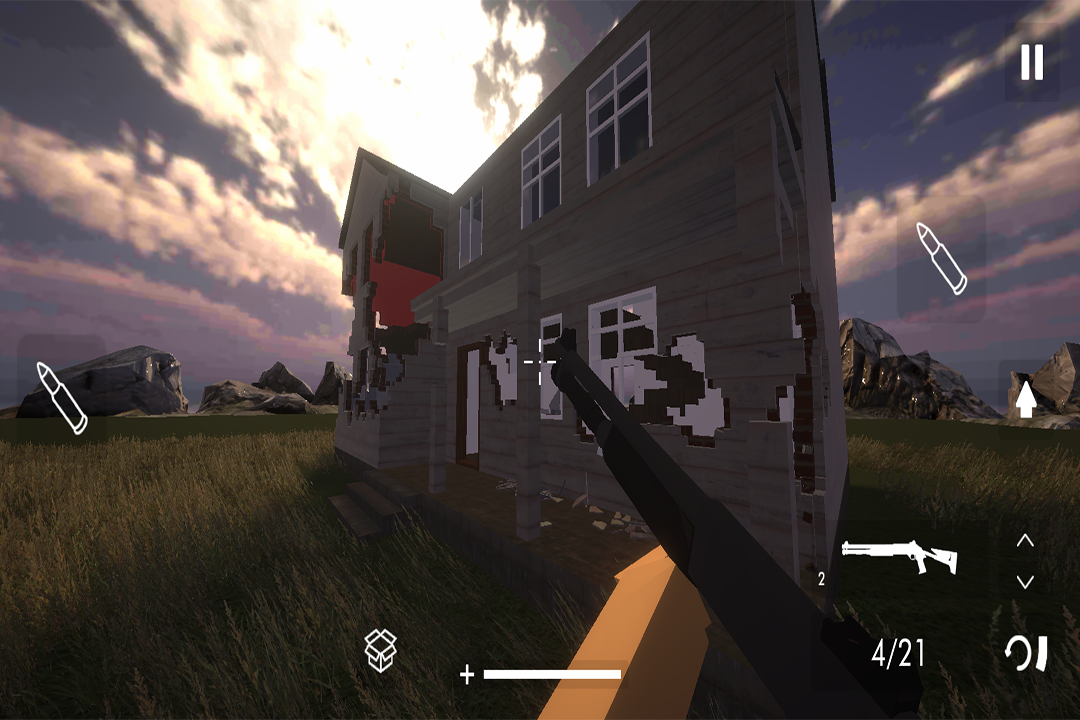Viewport: 1080px width, 720px height.
Task: Pause the game with the pause button
Action: point(1031,63)
